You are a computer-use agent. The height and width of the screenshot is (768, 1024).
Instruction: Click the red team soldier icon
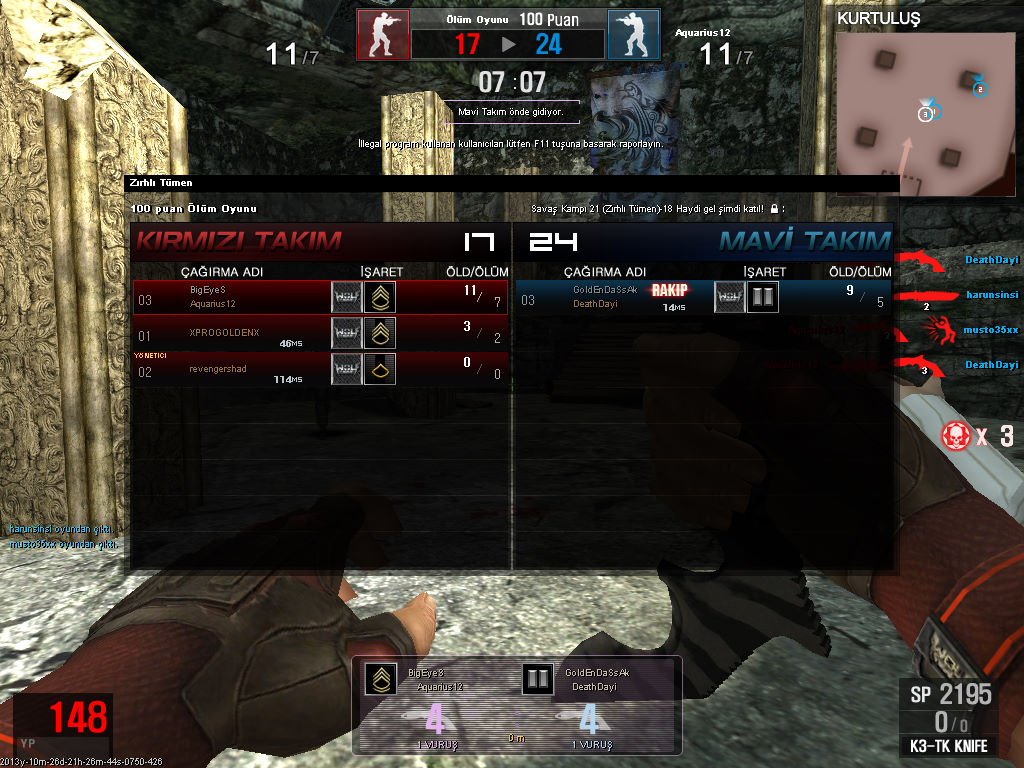pyautogui.click(x=384, y=35)
